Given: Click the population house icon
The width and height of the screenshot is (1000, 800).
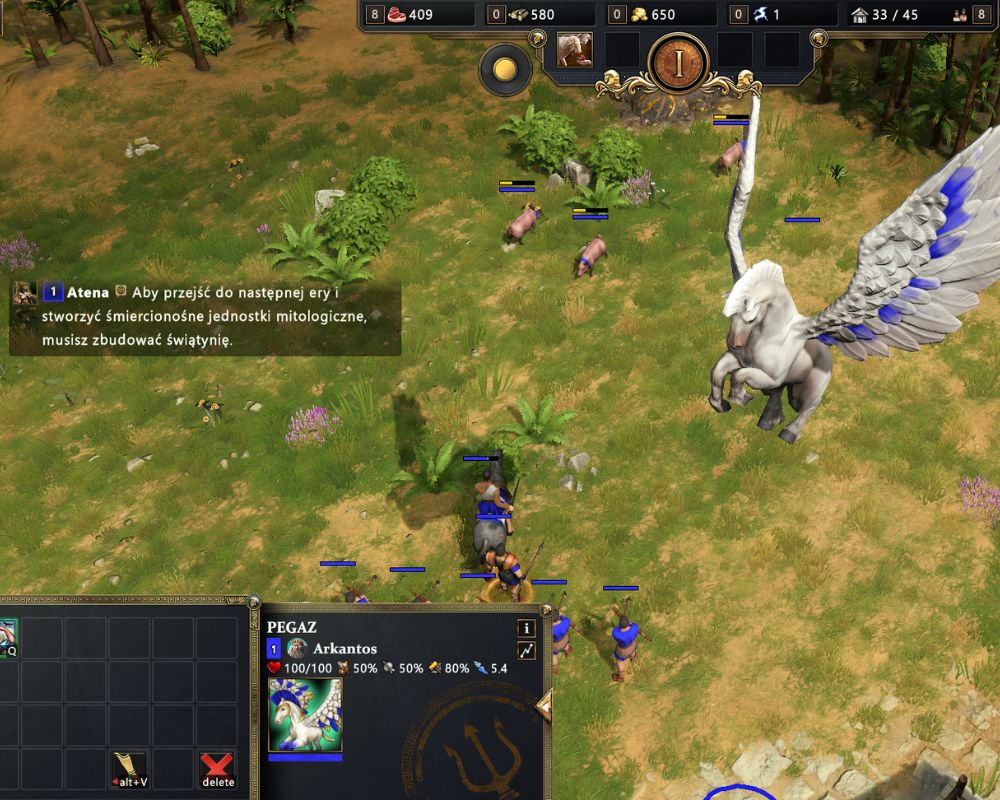Looking at the screenshot, I should [x=859, y=15].
